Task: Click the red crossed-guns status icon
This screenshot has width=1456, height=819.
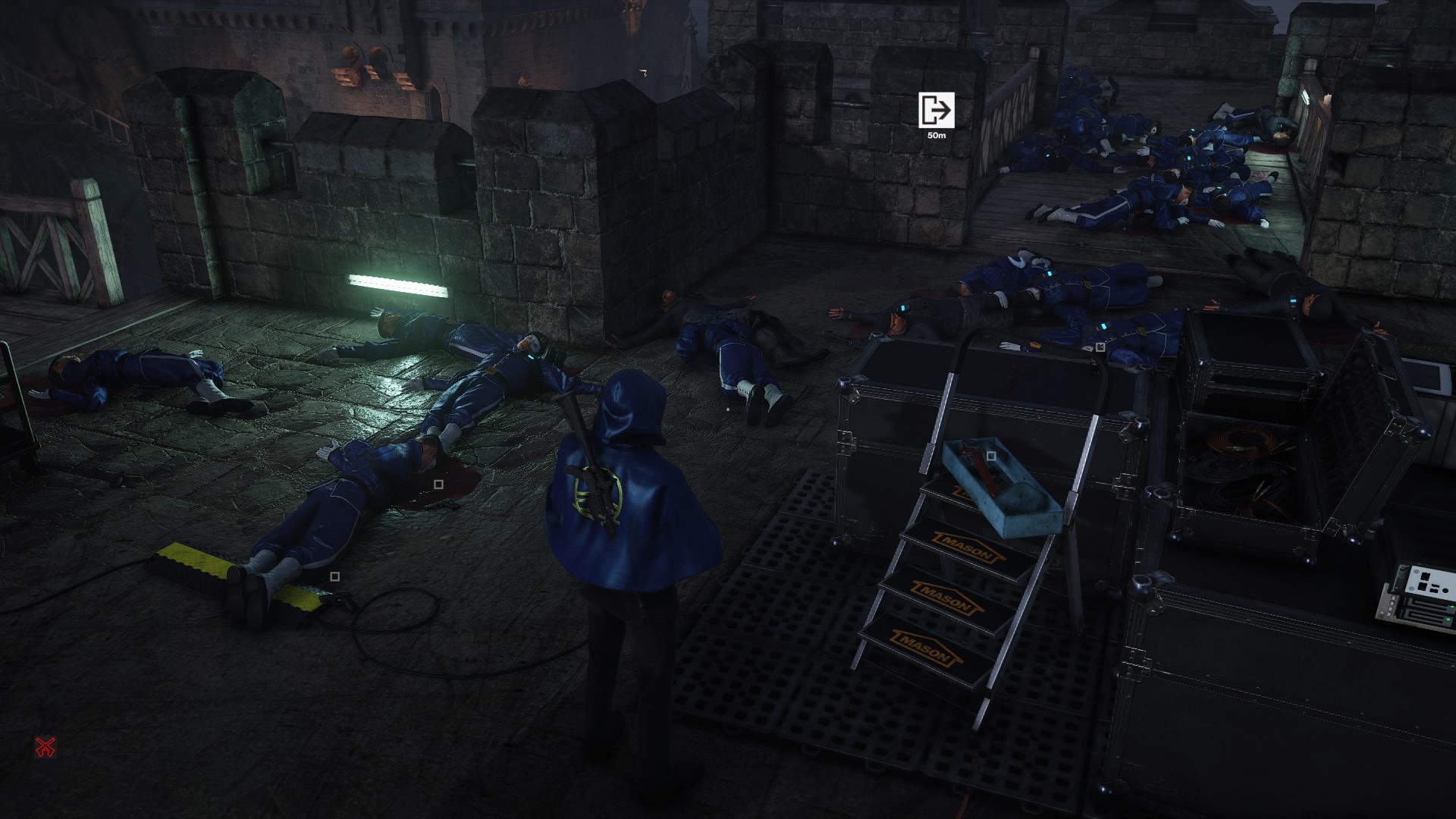Action: pyautogui.click(x=45, y=747)
